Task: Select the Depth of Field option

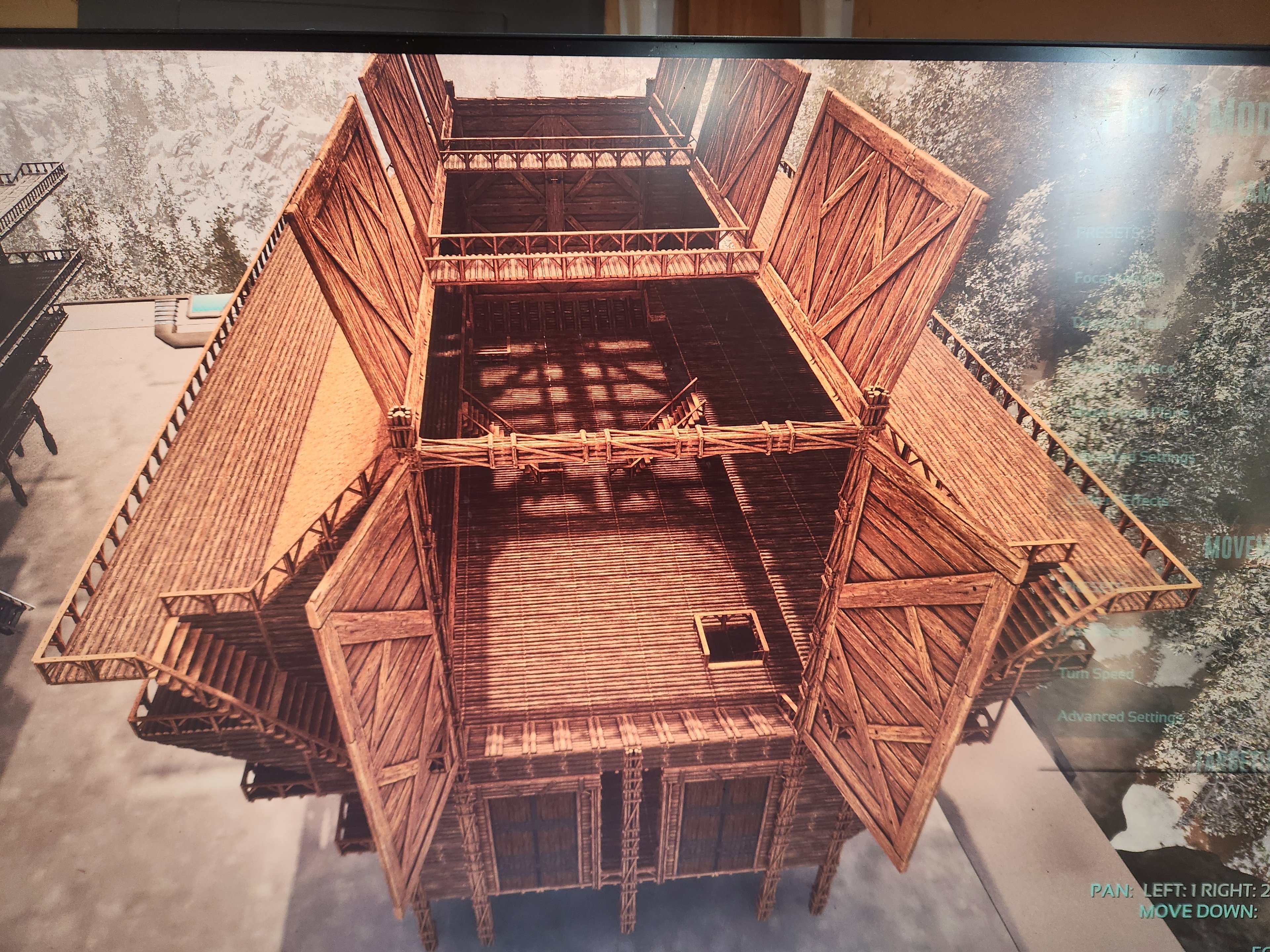Action: coord(1120,323)
